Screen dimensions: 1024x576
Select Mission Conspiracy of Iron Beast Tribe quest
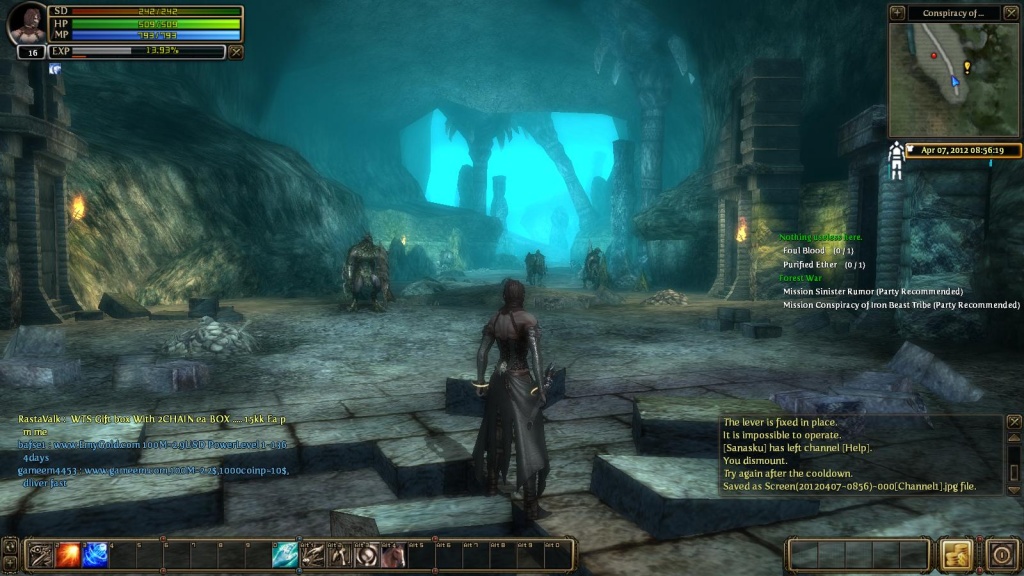click(901, 305)
